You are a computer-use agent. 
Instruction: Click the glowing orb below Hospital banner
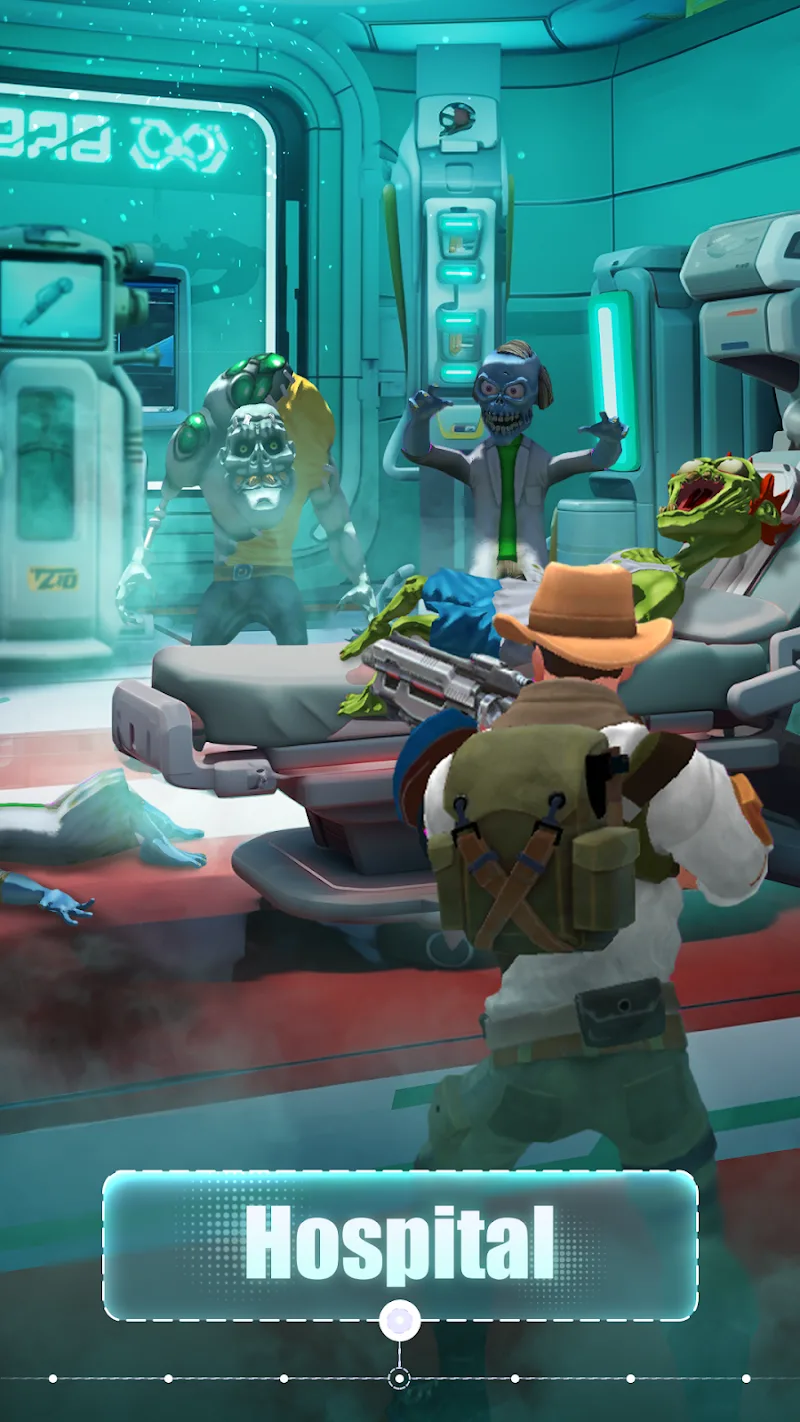[400, 1320]
